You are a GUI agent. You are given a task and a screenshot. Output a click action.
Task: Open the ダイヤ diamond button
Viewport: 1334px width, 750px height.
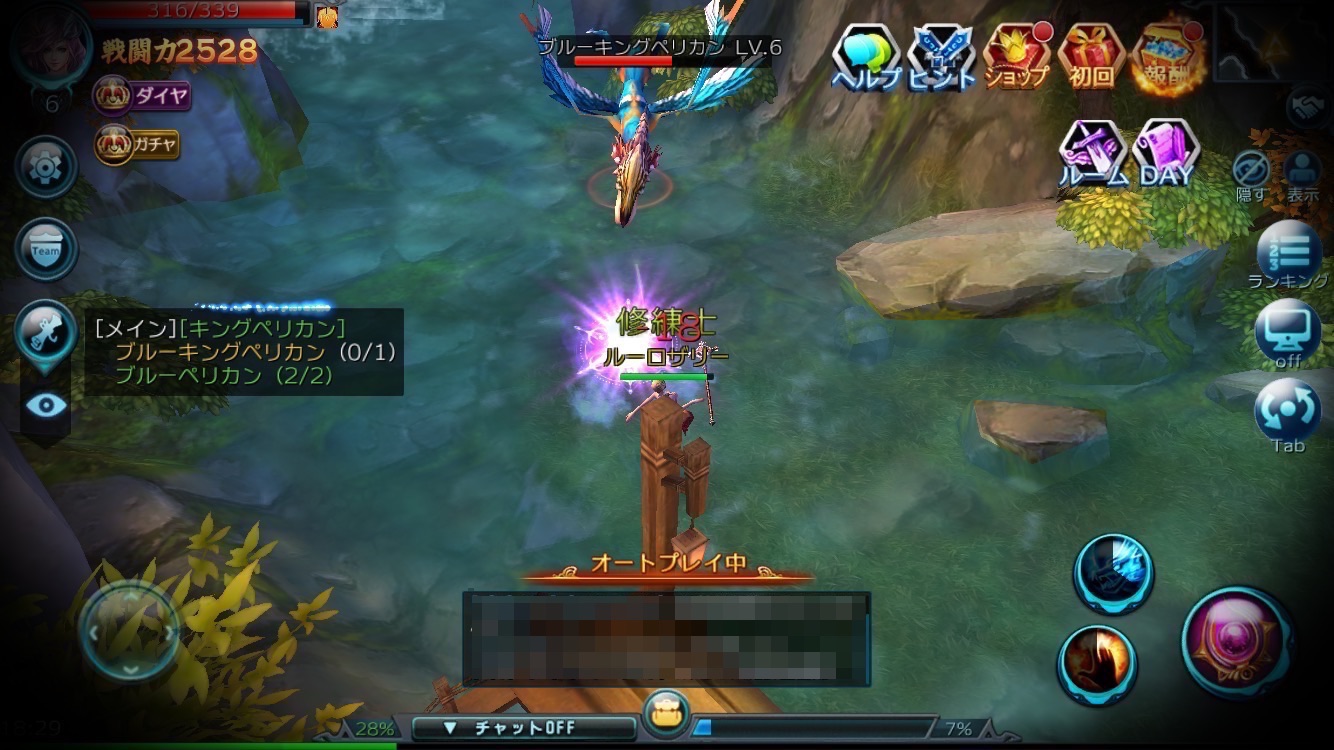point(141,96)
